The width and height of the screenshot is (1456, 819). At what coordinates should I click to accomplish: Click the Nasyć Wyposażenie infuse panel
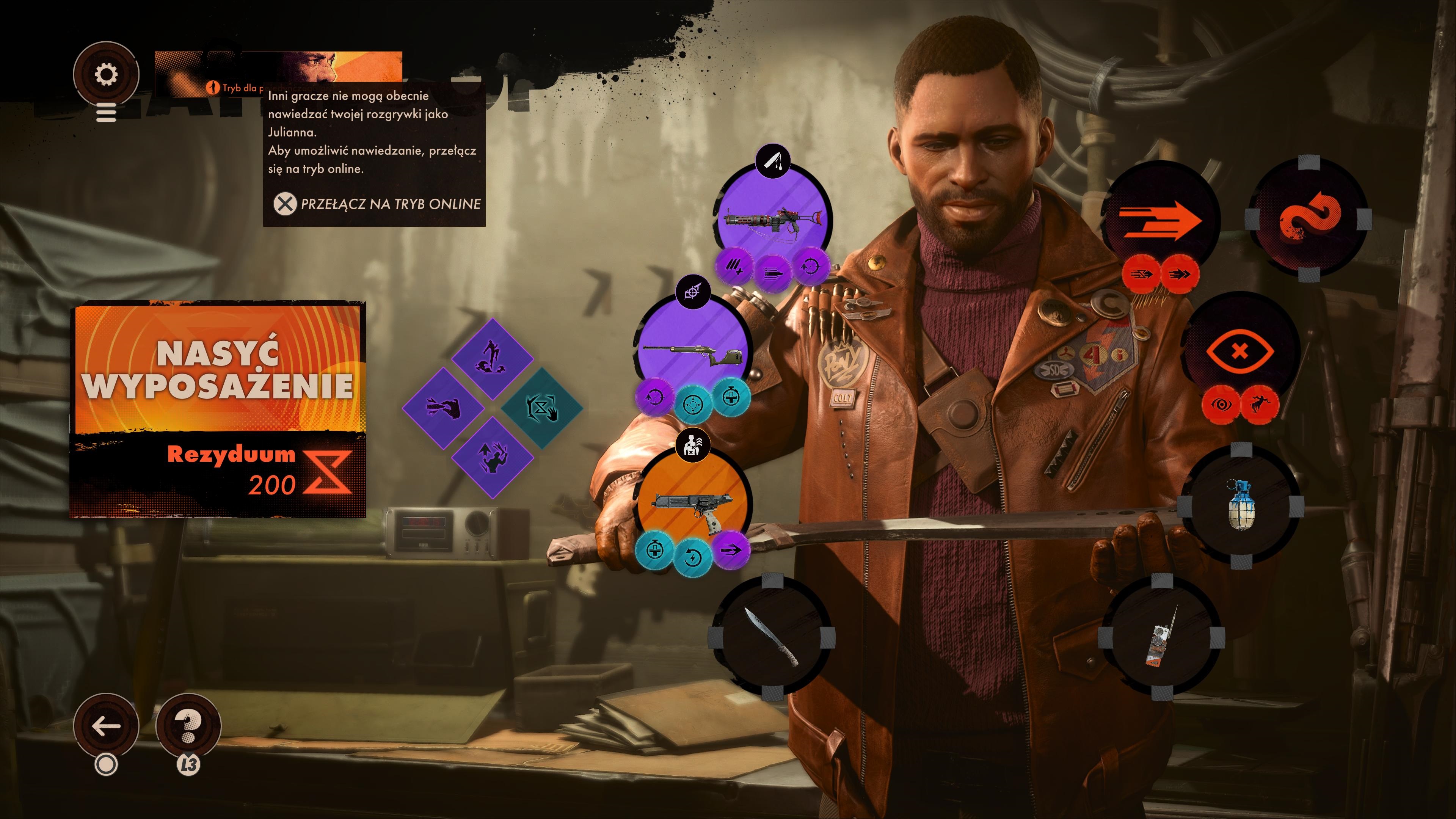click(218, 409)
